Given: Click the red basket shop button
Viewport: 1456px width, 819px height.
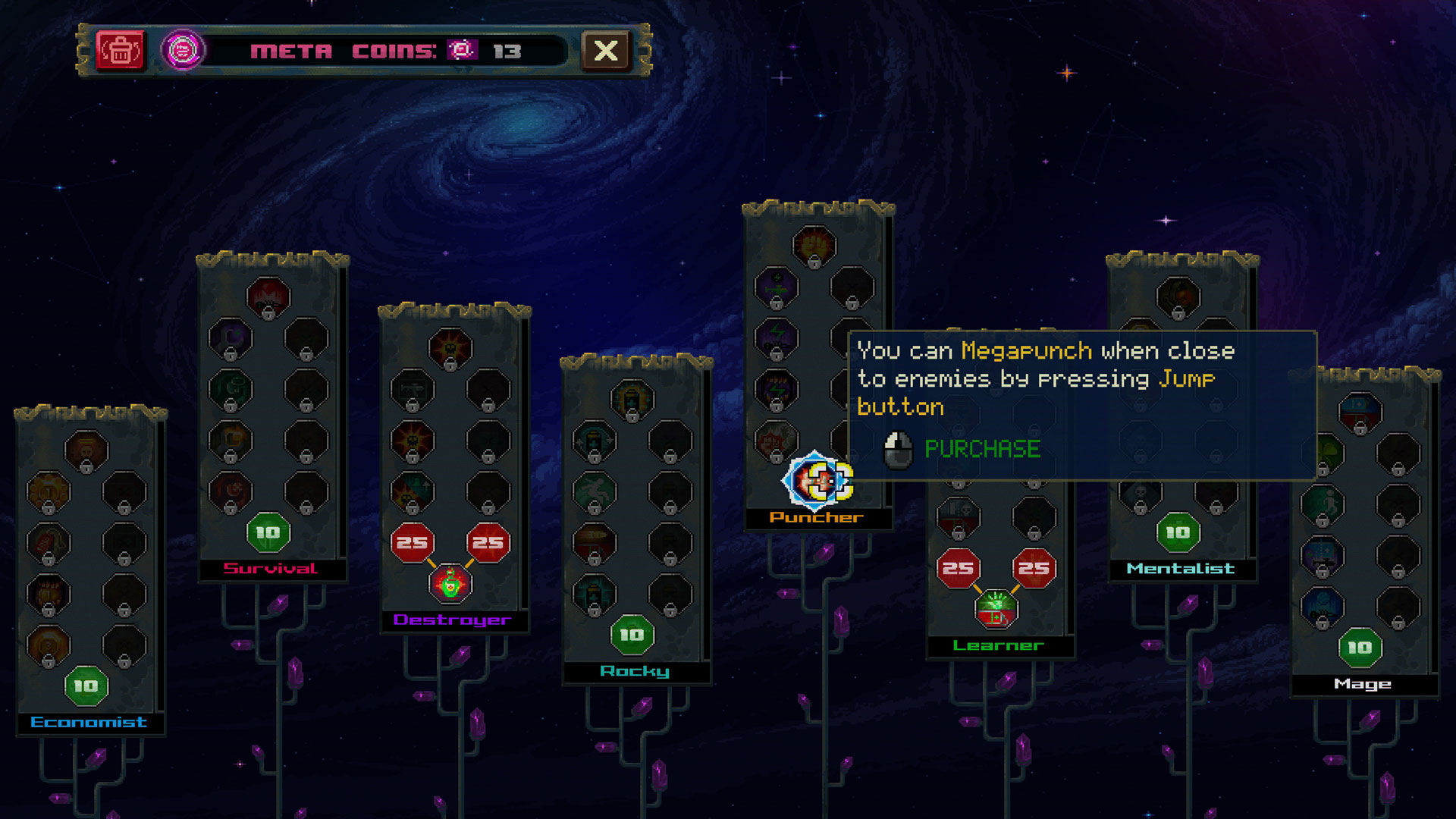Looking at the screenshot, I should pos(120,51).
